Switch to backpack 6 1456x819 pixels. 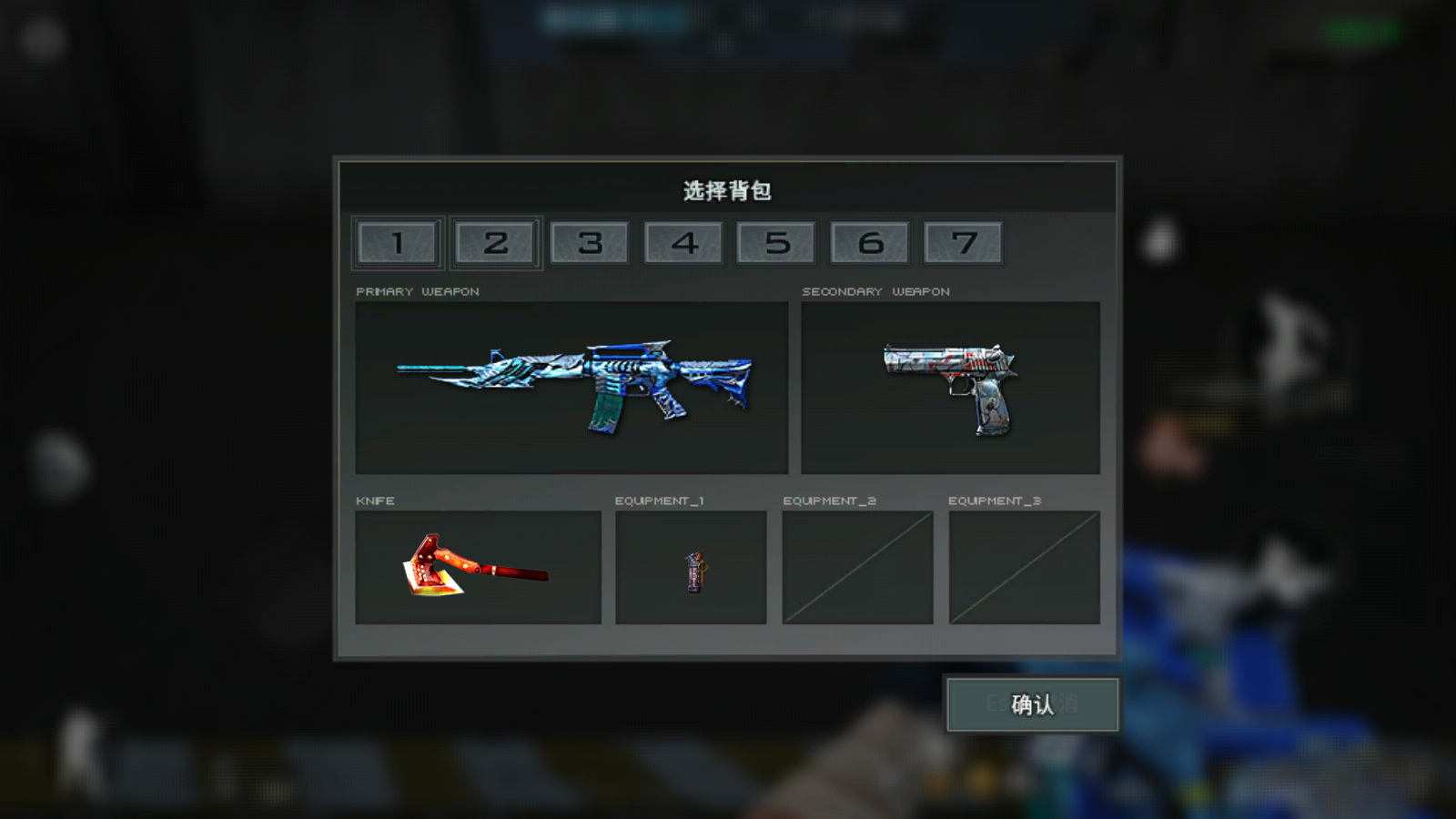pos(870,242)
